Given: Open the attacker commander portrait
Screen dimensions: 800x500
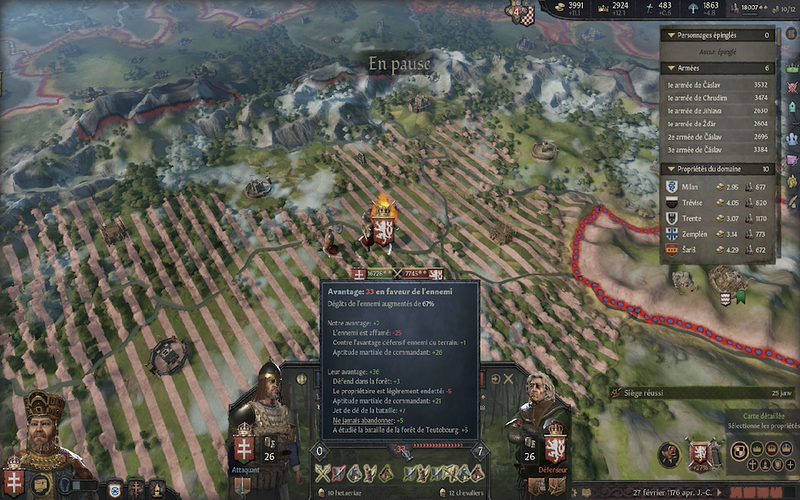Looking at the screenshot, I should 268,400.
